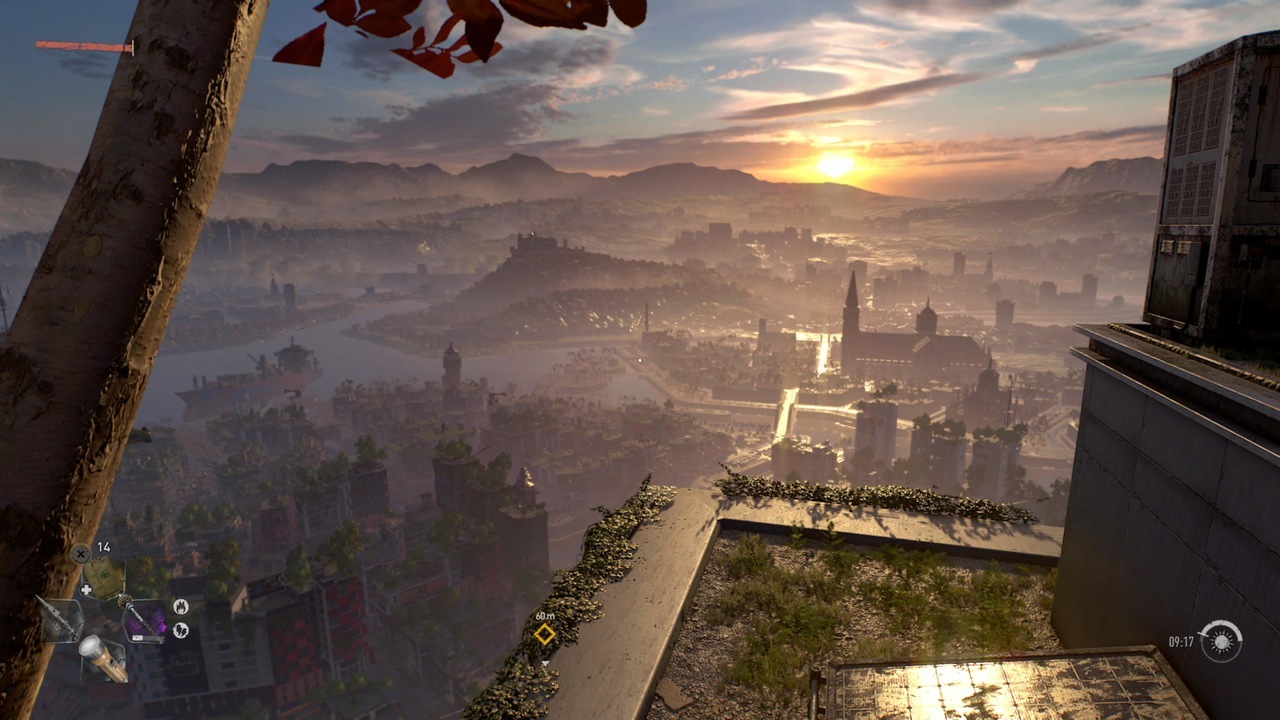Equip the purple modded weapon

[x=147, y=623]
